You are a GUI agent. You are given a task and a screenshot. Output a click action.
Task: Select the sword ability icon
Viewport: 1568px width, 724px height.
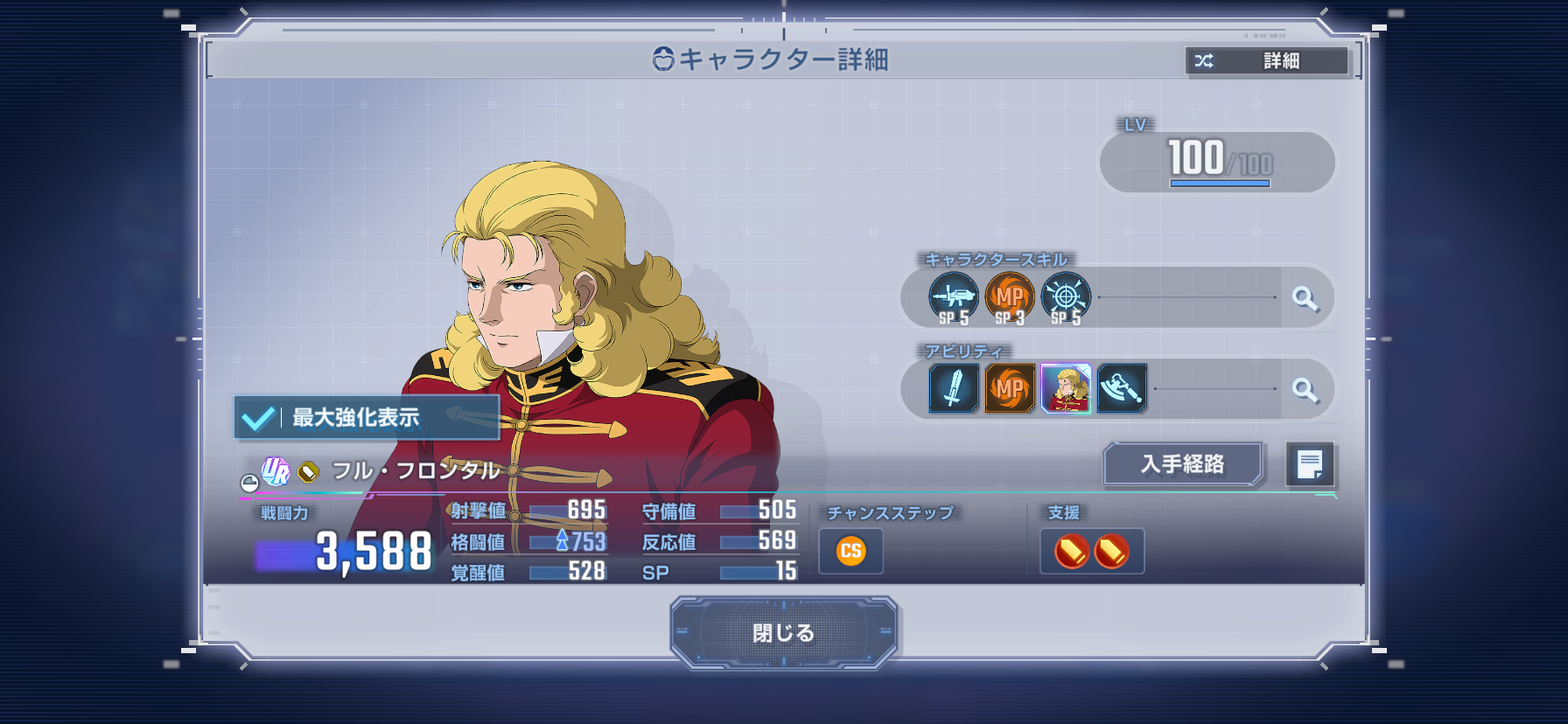coord(954,388)
